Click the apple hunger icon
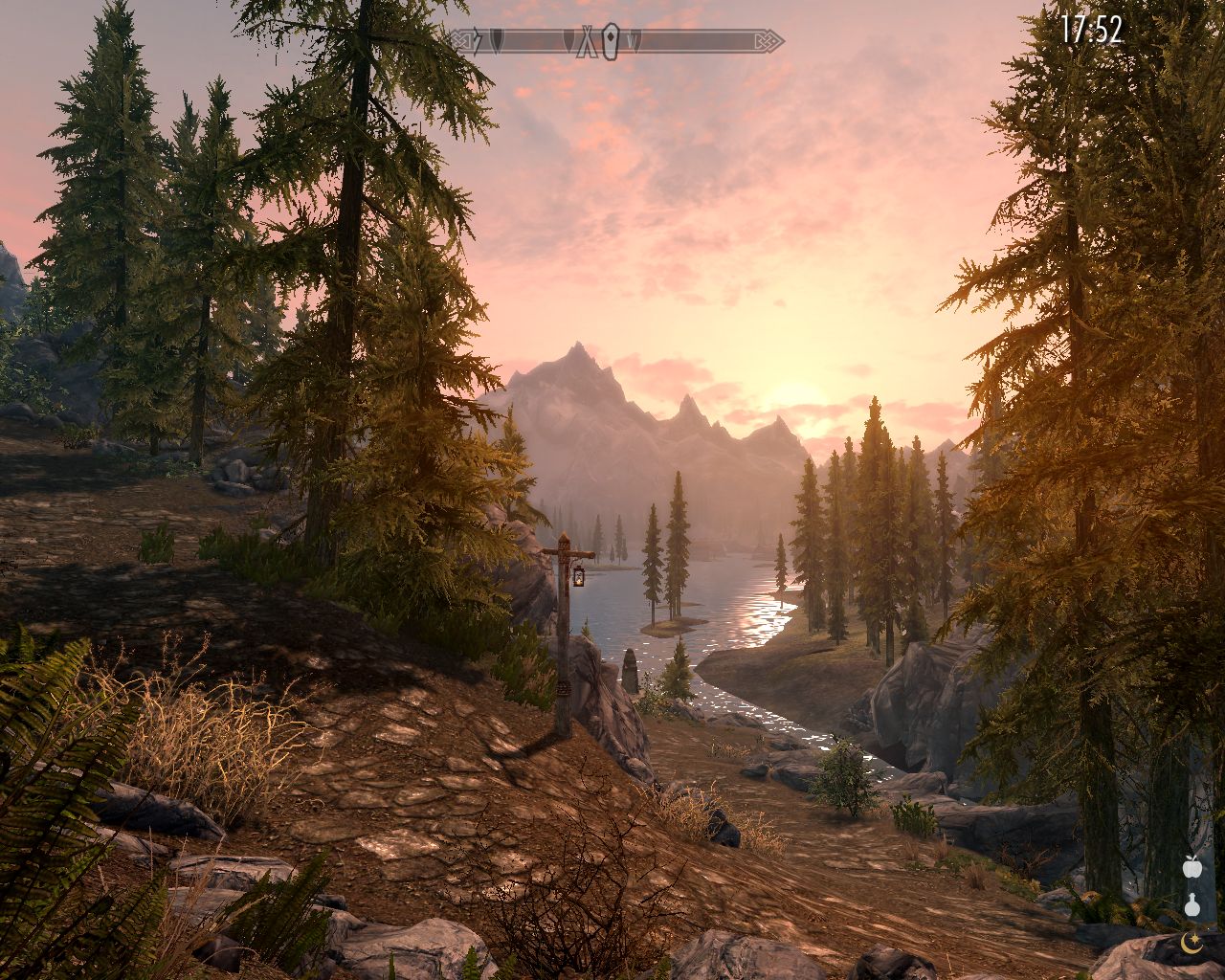This screenshot has height=980, width=1225. (x=1192, y=868)
